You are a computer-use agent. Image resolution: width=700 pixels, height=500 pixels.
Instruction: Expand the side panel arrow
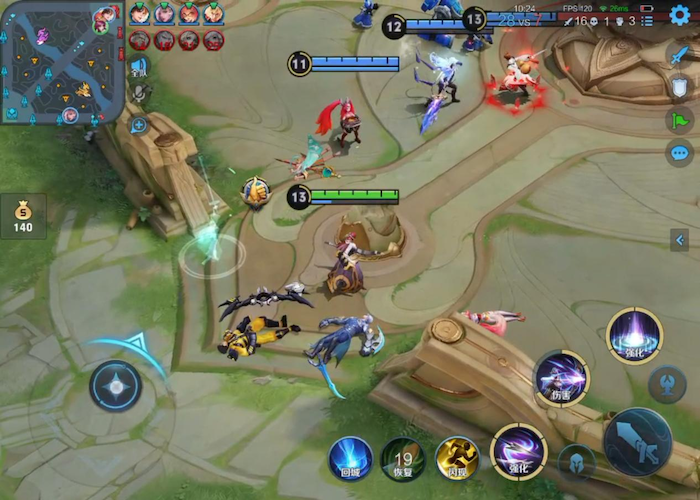[x=680, y=240]
